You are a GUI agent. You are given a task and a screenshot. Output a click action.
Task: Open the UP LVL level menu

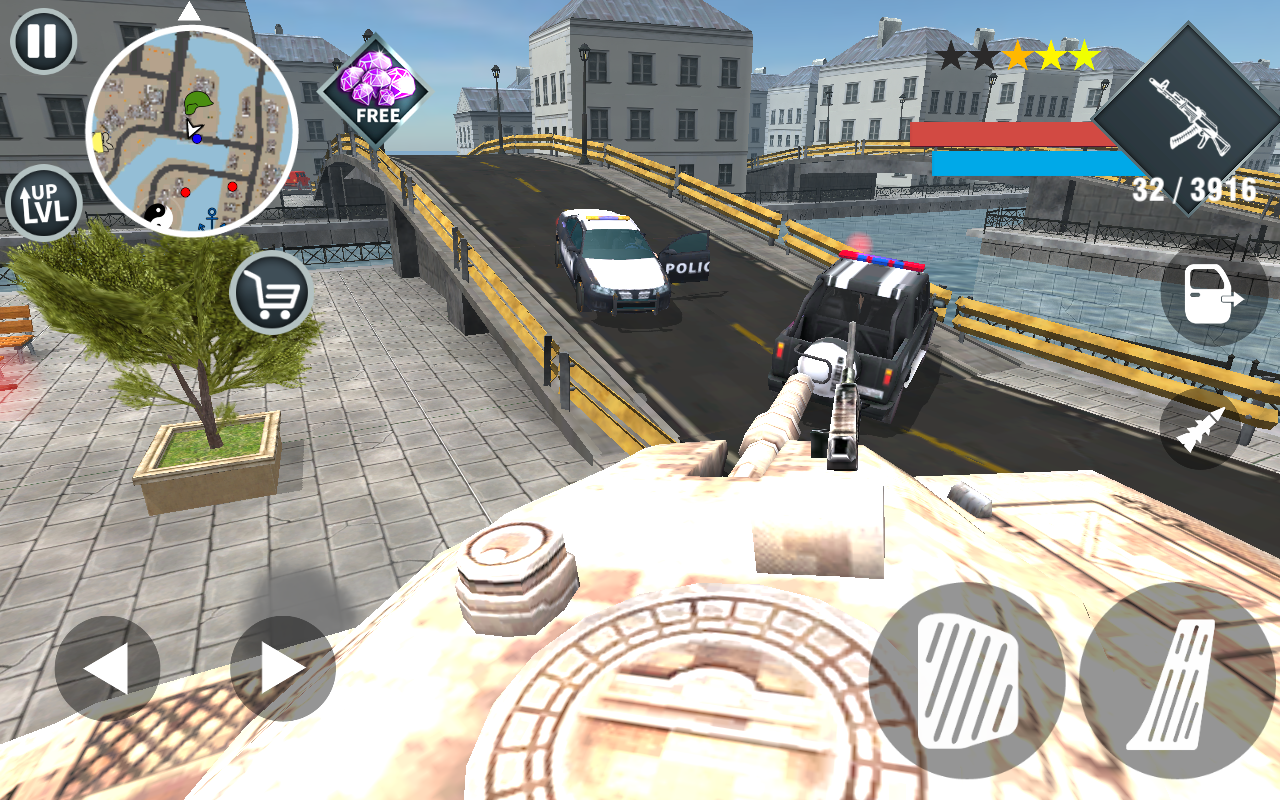click(x=42, y=200)
